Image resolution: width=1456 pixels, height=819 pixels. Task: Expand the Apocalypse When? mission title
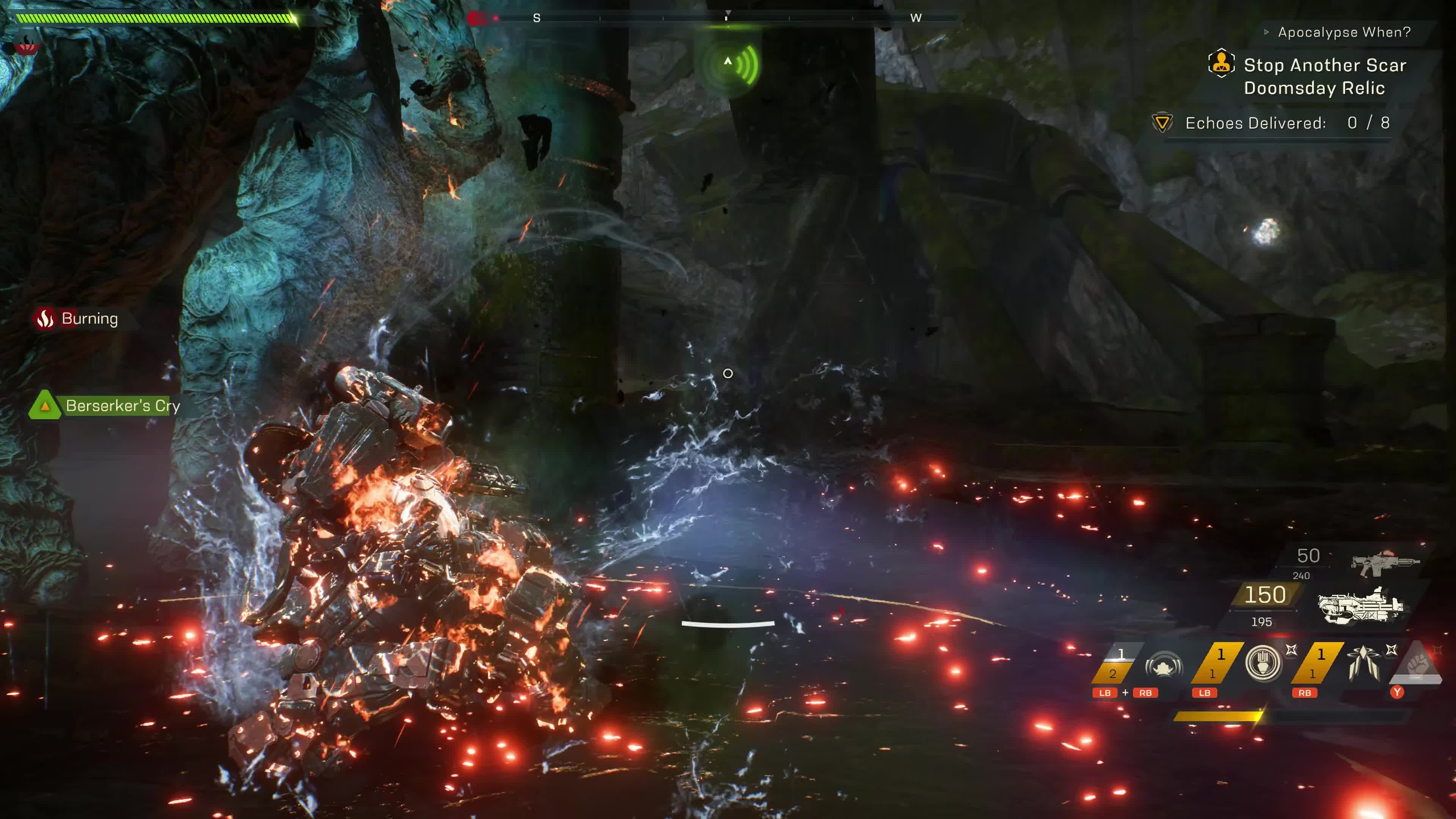click(1343, 32)
